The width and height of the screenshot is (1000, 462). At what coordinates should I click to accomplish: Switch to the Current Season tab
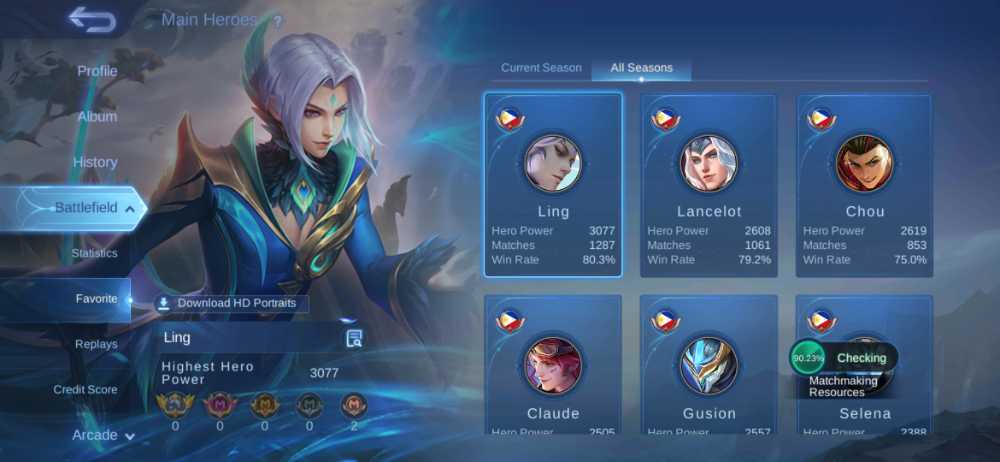click(x=541, y=68)
